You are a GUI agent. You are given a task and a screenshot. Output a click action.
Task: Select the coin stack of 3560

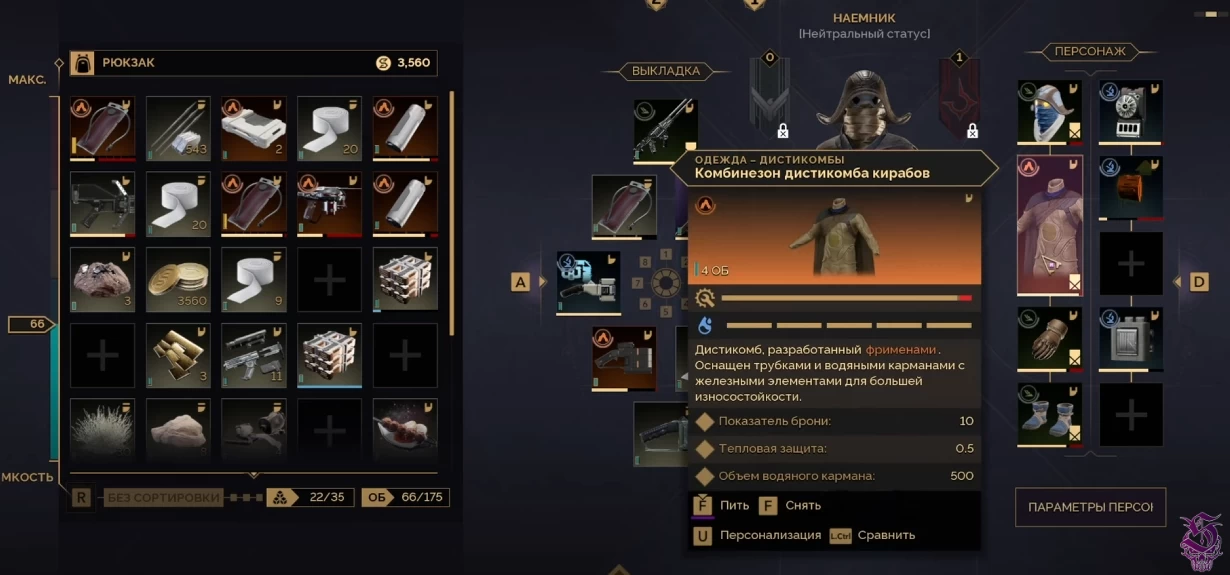pos(178,280)
